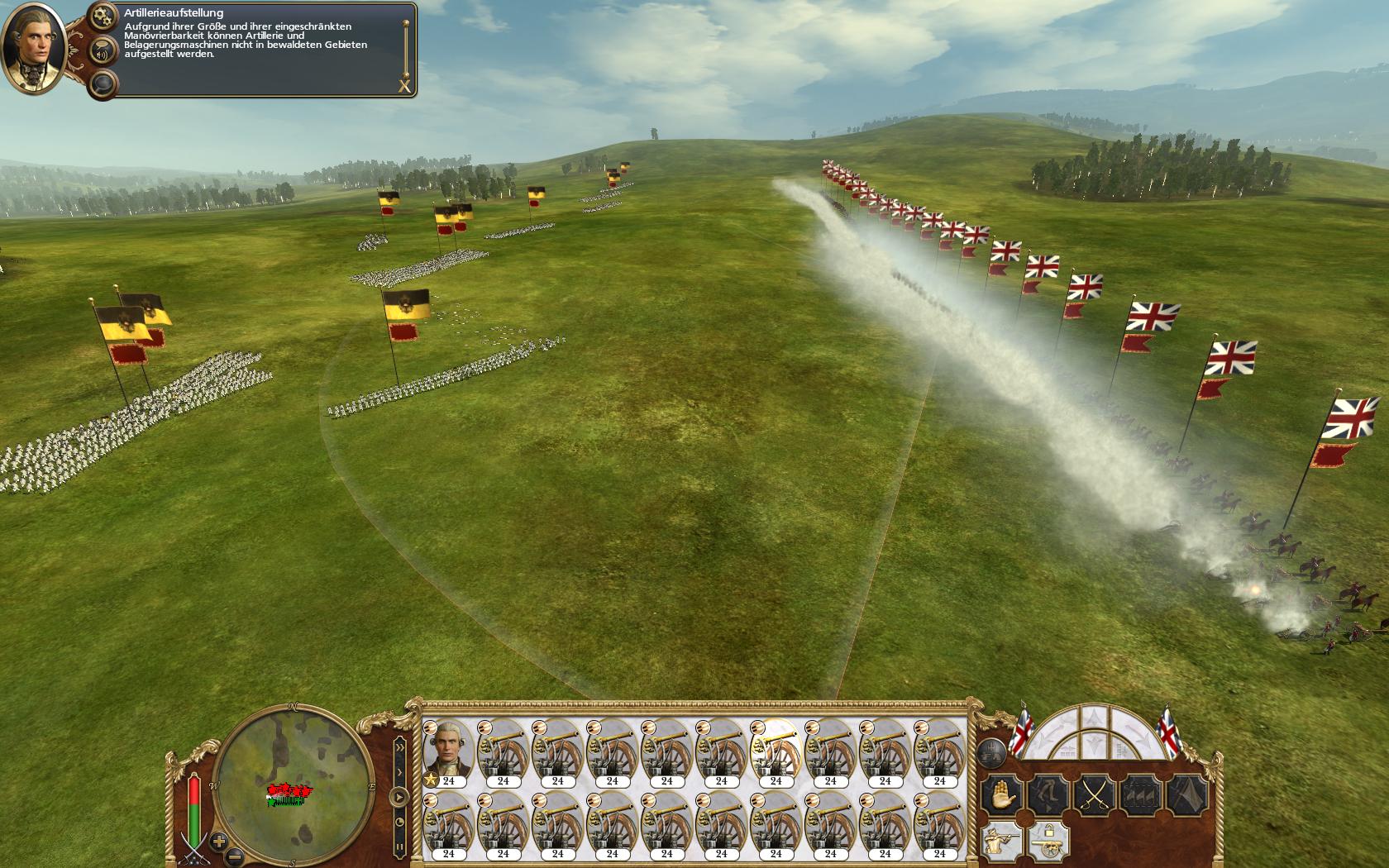This screenshot has width=1389, height=868.
Task: Zoom out the minimap with minus button
Action: (235, 856)
